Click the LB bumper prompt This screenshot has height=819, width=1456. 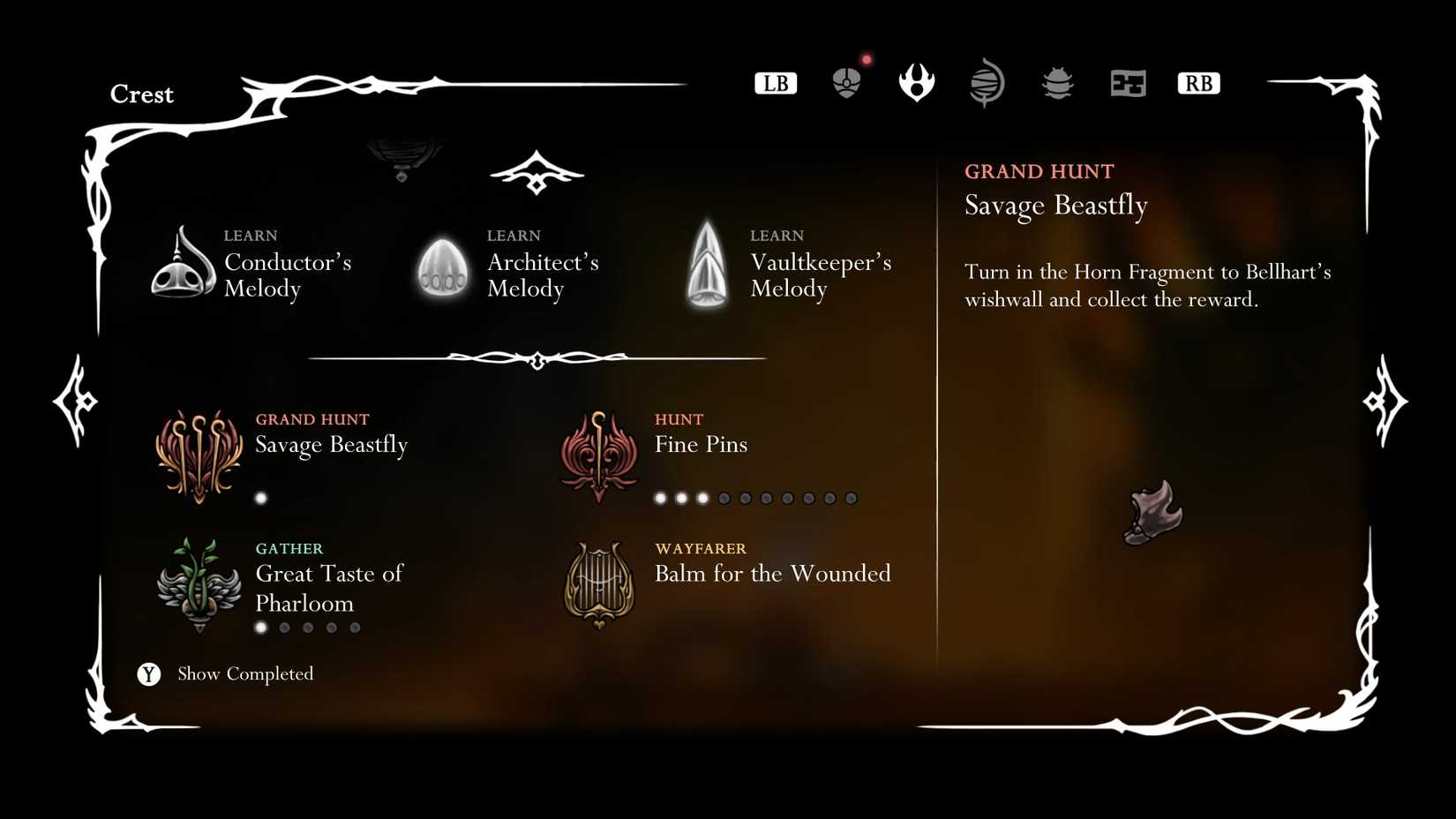coord(775,82)
